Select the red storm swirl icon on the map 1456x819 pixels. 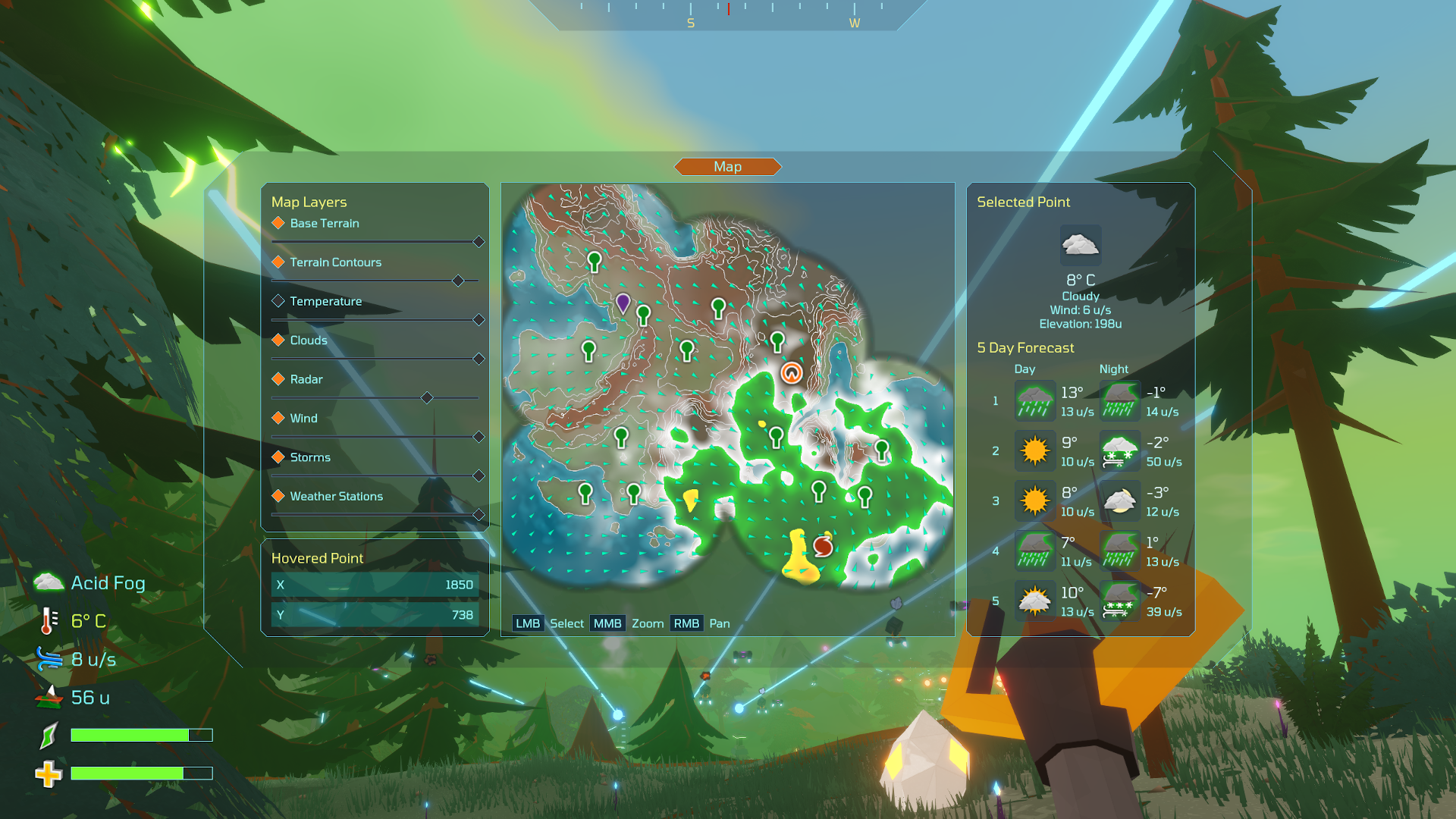coord(824,544)
